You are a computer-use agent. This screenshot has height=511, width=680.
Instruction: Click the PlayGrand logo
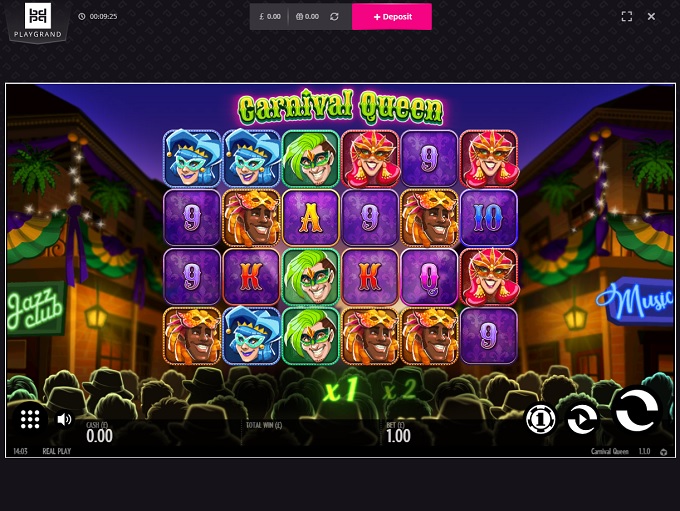(x=38, y=21)
